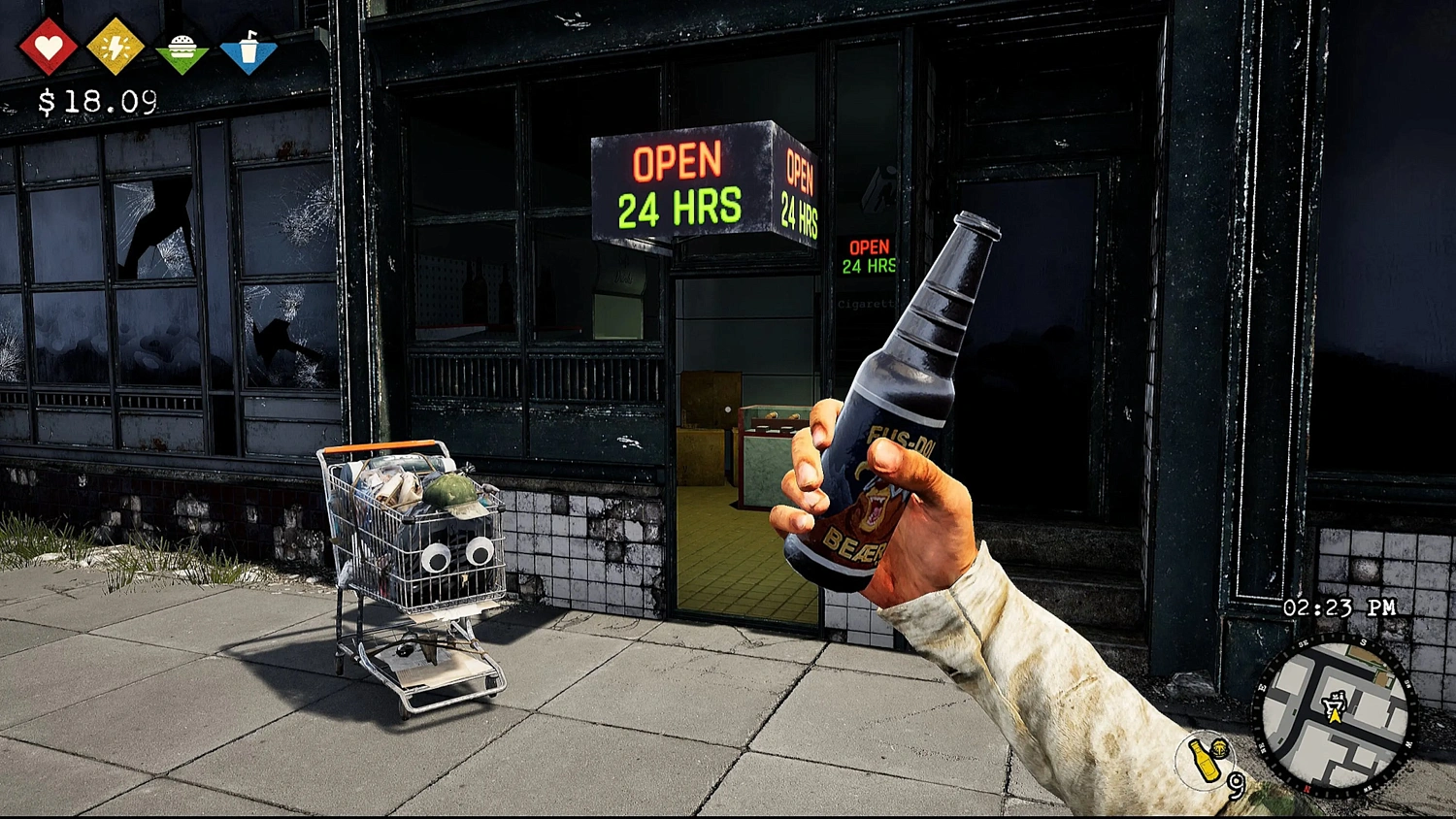Click the player arrow marker on the minimap
Image resolution: width=1456 pixels, height=819 pixels.
pyautogui.click(x=1335, y=716)
